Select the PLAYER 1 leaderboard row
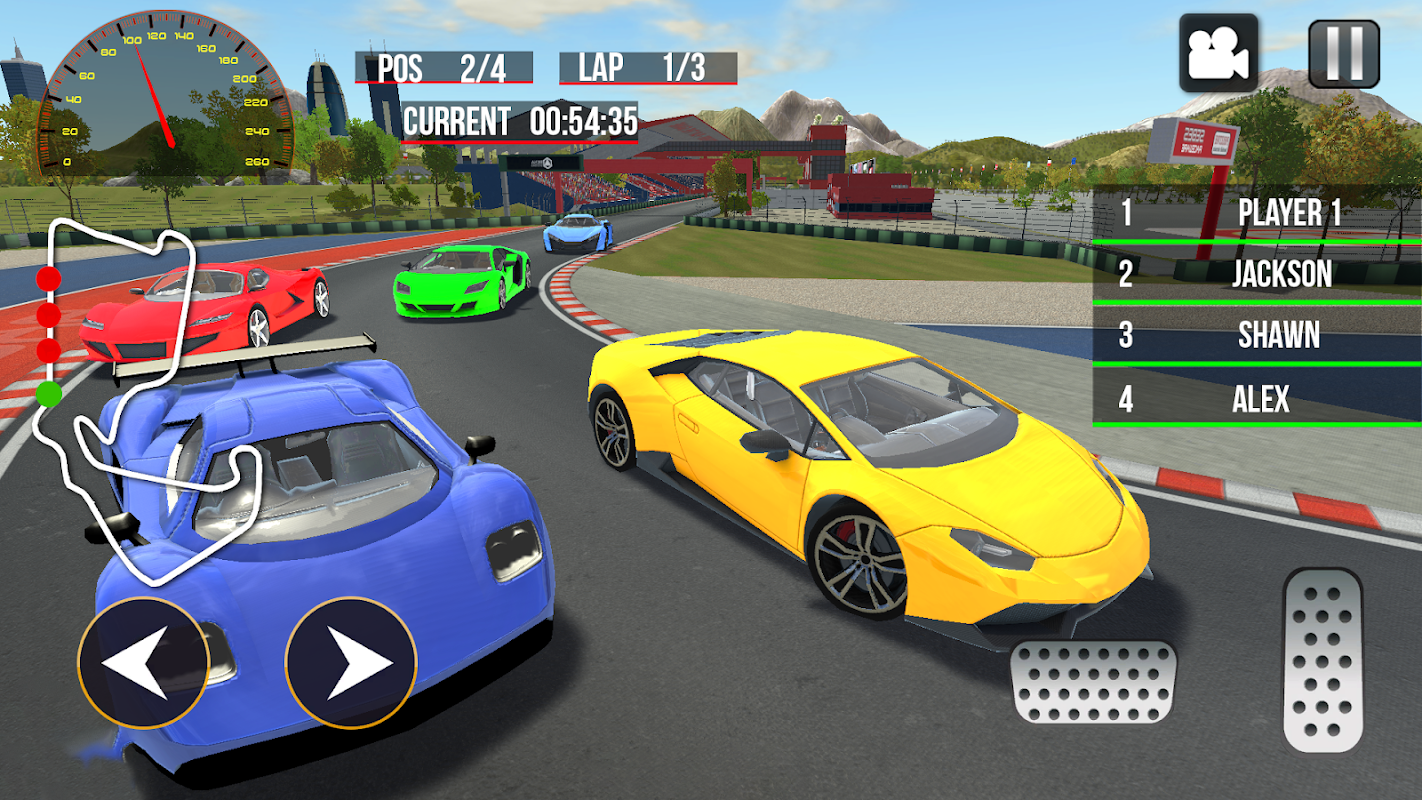Viewport: 1422px width, 800px height. [1258, 213]
